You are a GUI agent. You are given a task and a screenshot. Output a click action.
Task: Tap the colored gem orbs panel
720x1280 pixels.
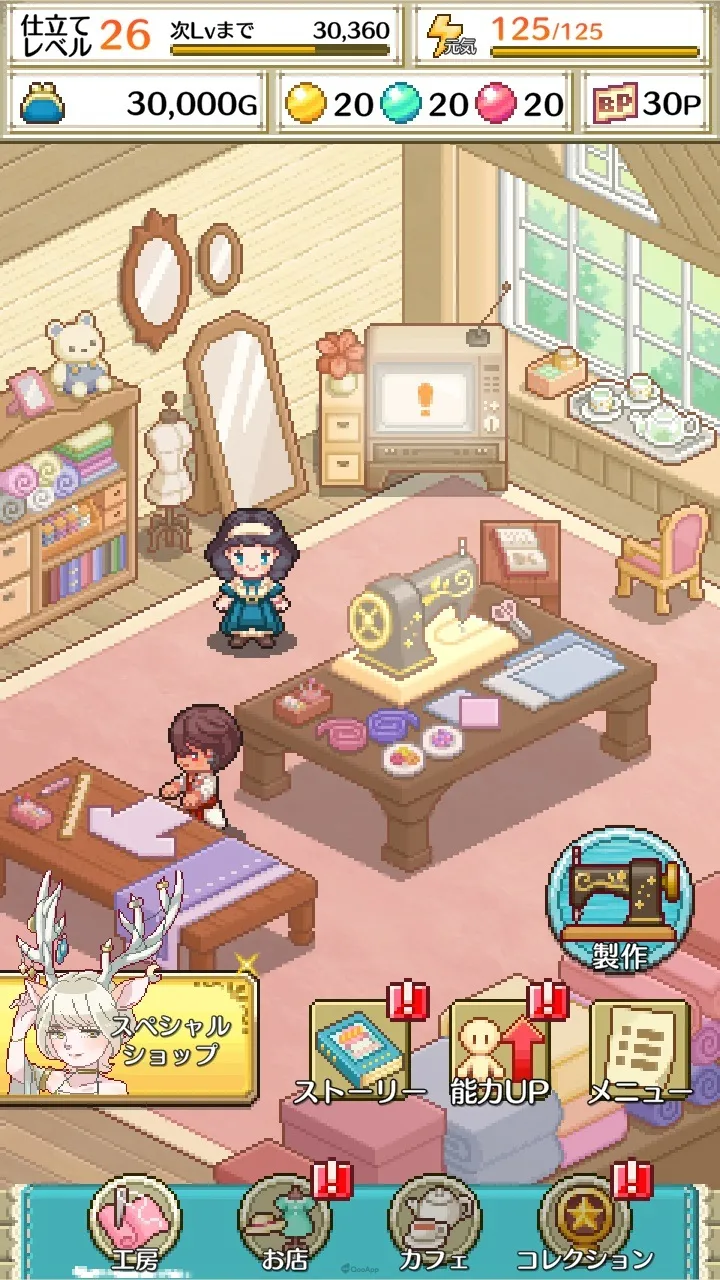coord(424,103)
